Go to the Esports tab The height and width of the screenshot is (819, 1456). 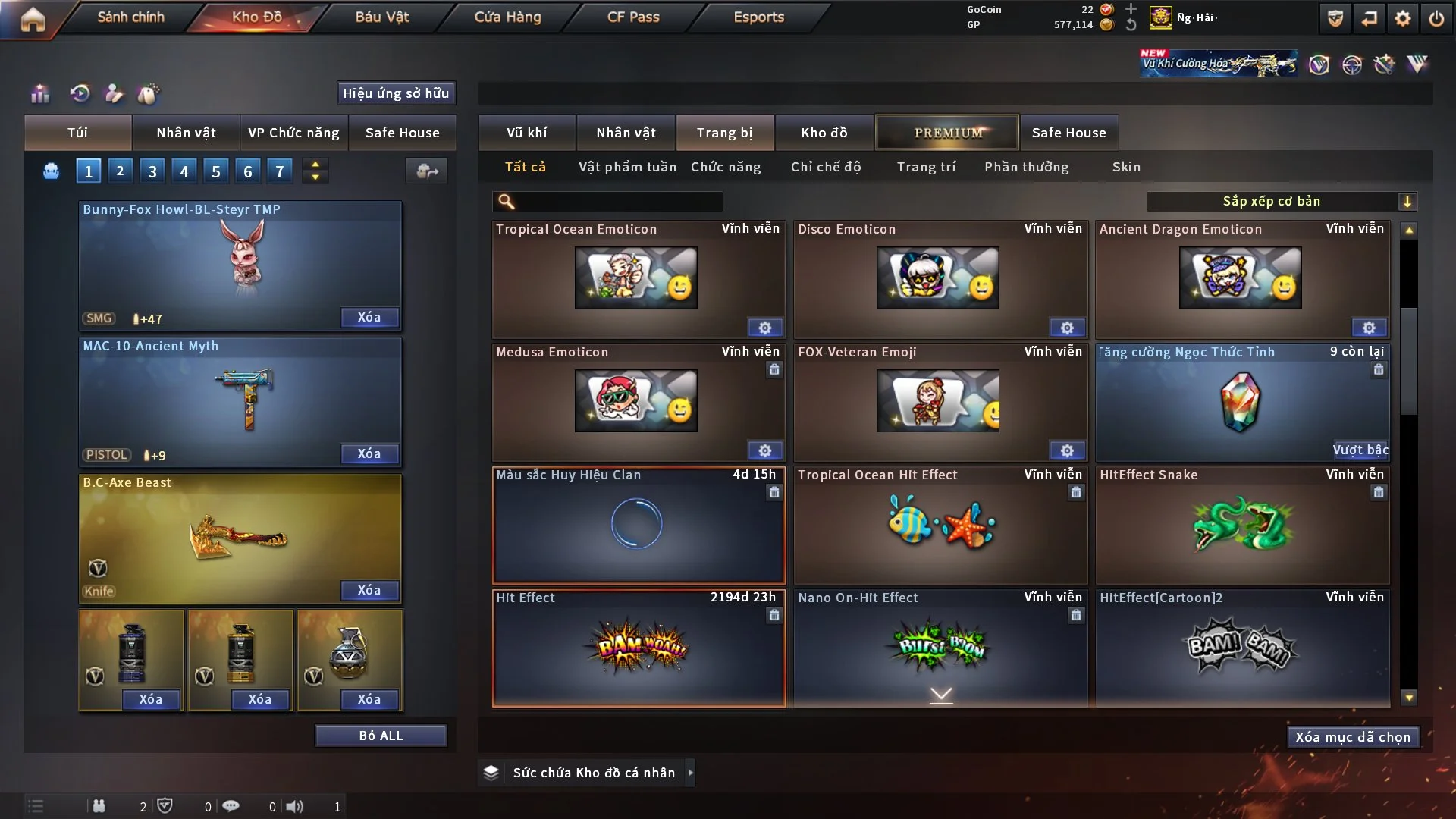click(x=758, y=17)
